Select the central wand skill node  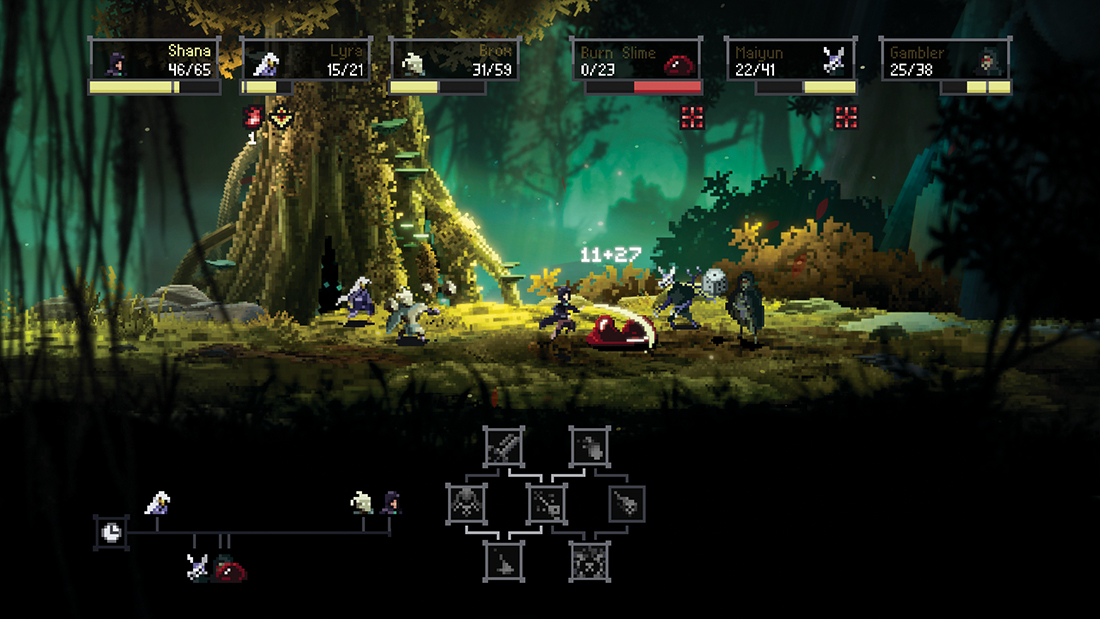tap(547, 503)
